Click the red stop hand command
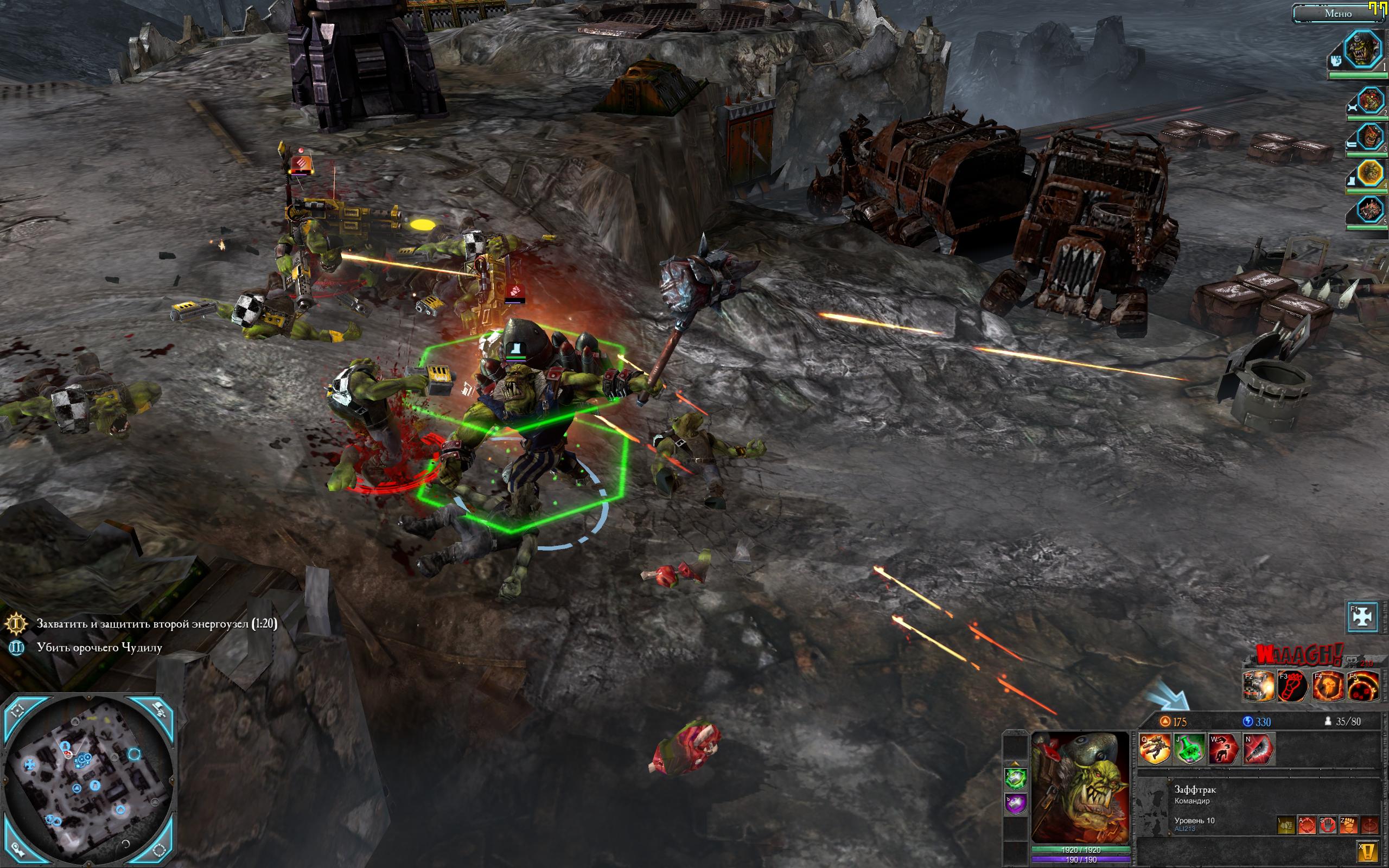This screenshot has height=868, width=1389. pyautogui.click(x=1328, y=825)
